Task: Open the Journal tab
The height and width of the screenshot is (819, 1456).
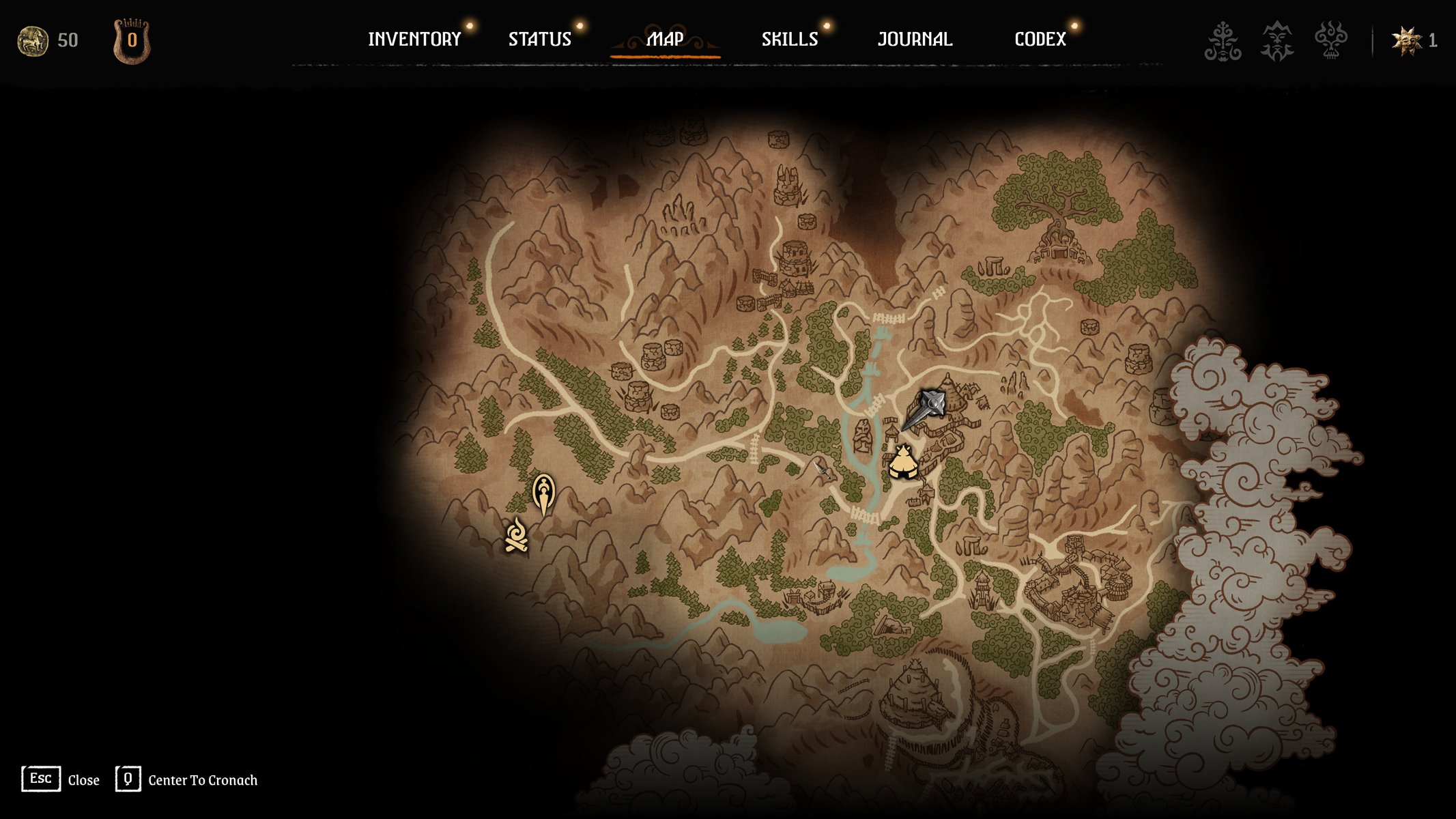Action: click(915, 40)
